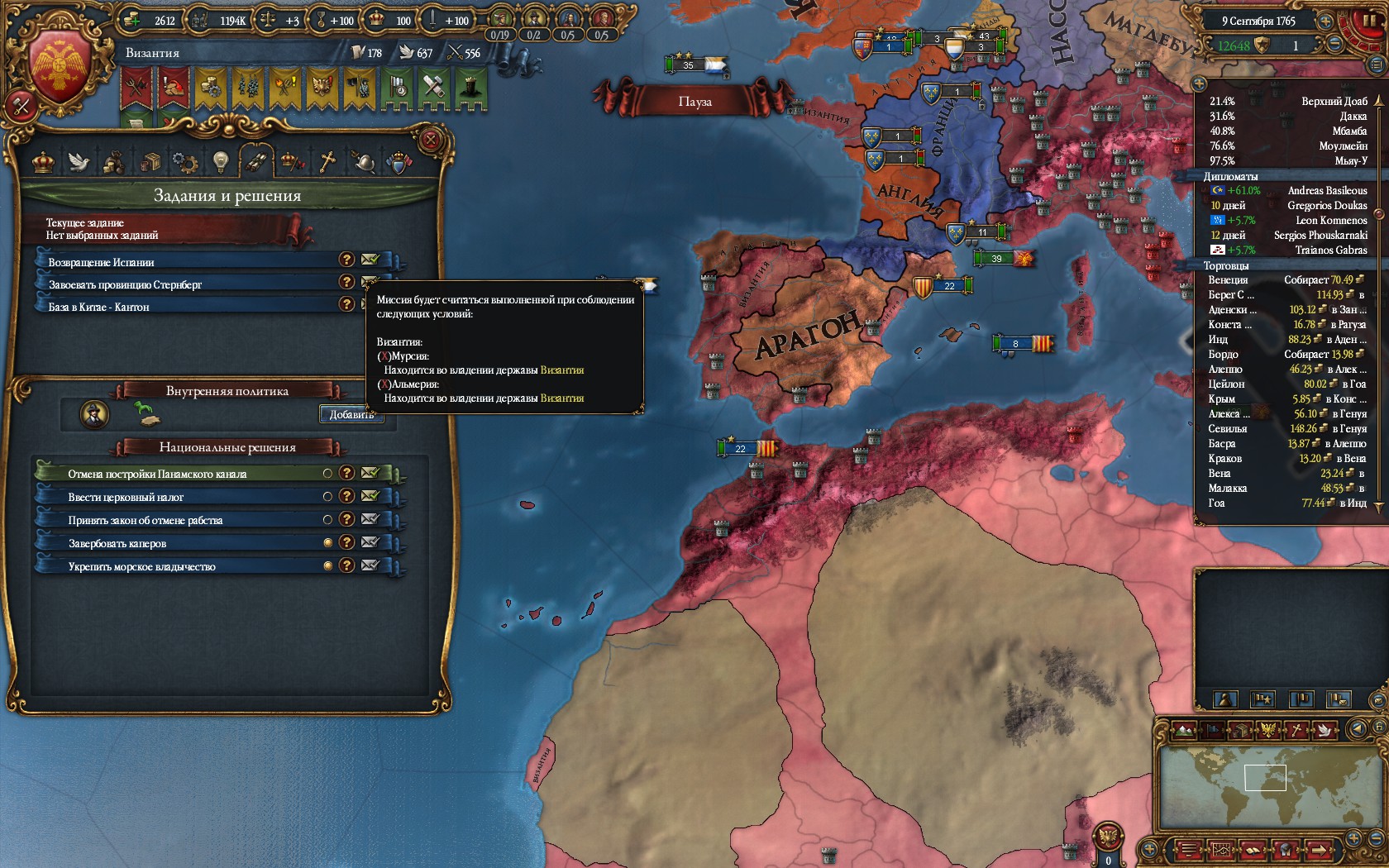Switch to the cross religion tab
The width and height of the screenshot is (1389, 868).
click(x=327, y=161)
